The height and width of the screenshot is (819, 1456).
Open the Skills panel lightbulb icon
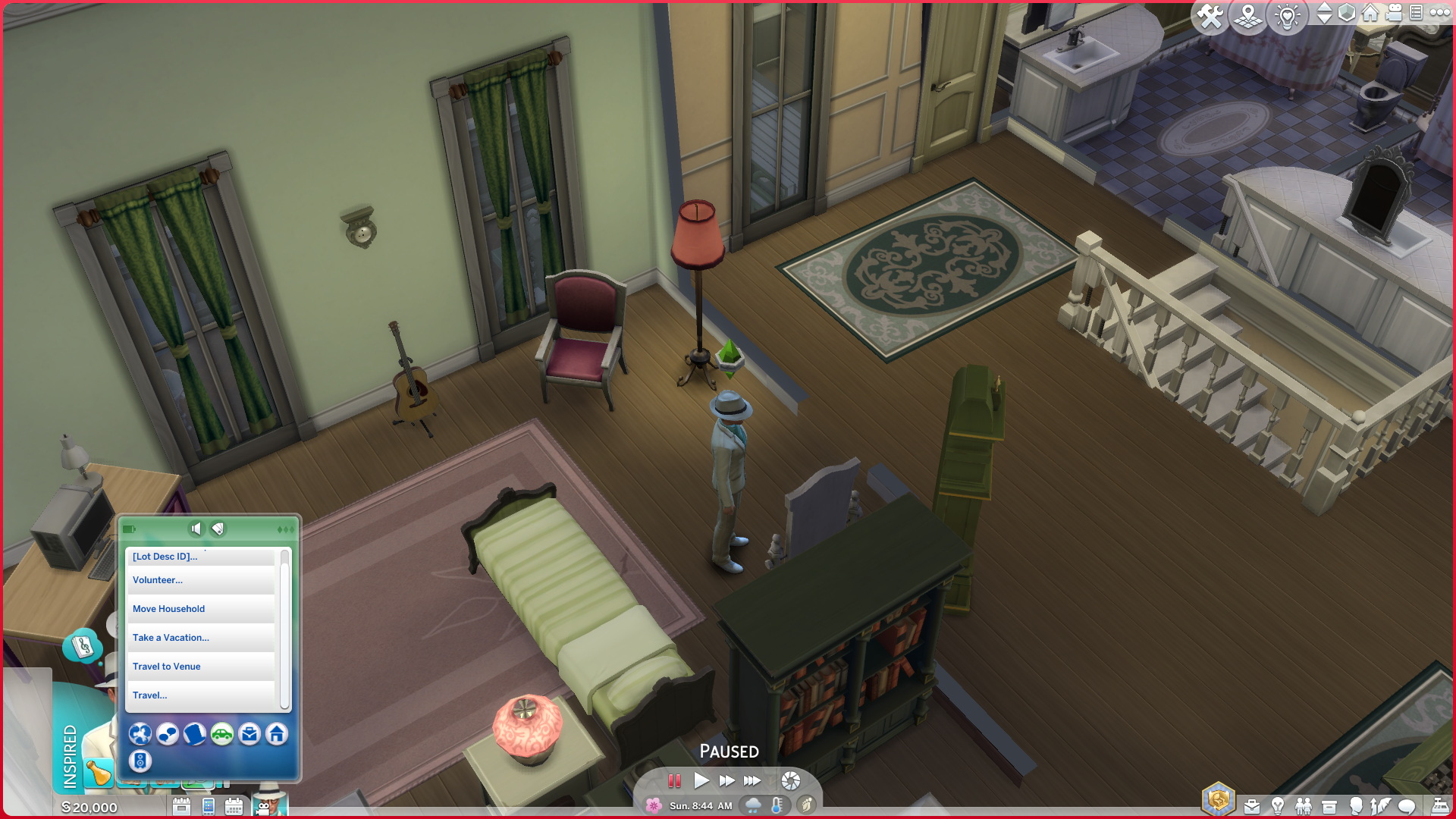(1278, 806)
